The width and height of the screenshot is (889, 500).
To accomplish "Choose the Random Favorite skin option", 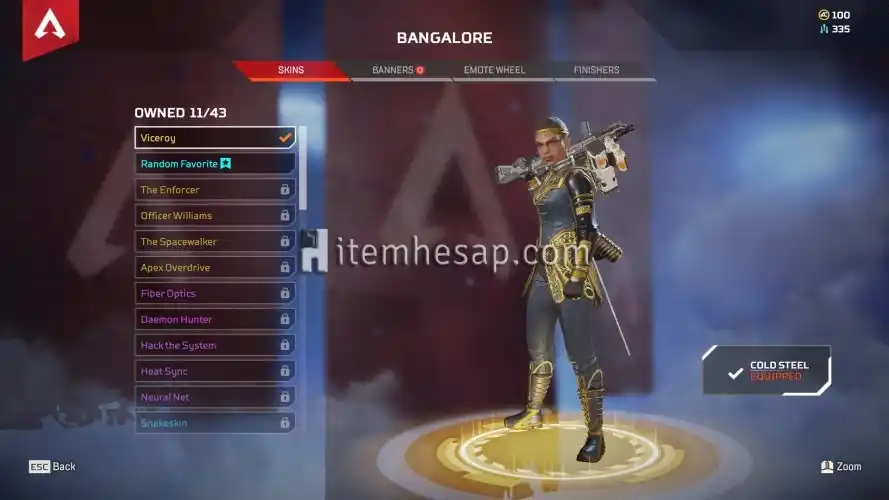I will click(x=214, y=164).
